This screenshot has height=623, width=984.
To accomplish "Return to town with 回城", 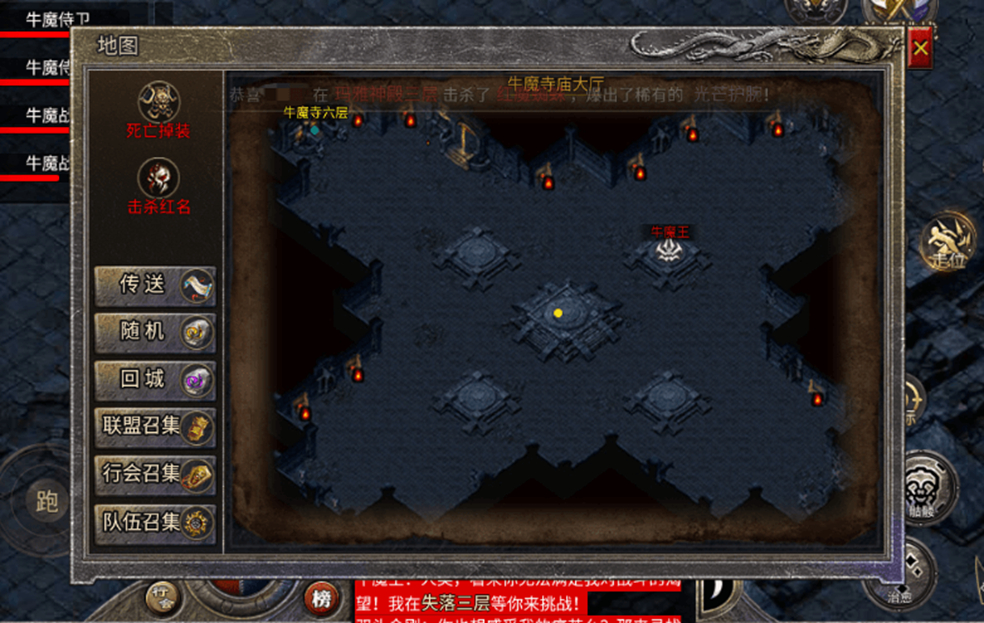I will 155,380.
